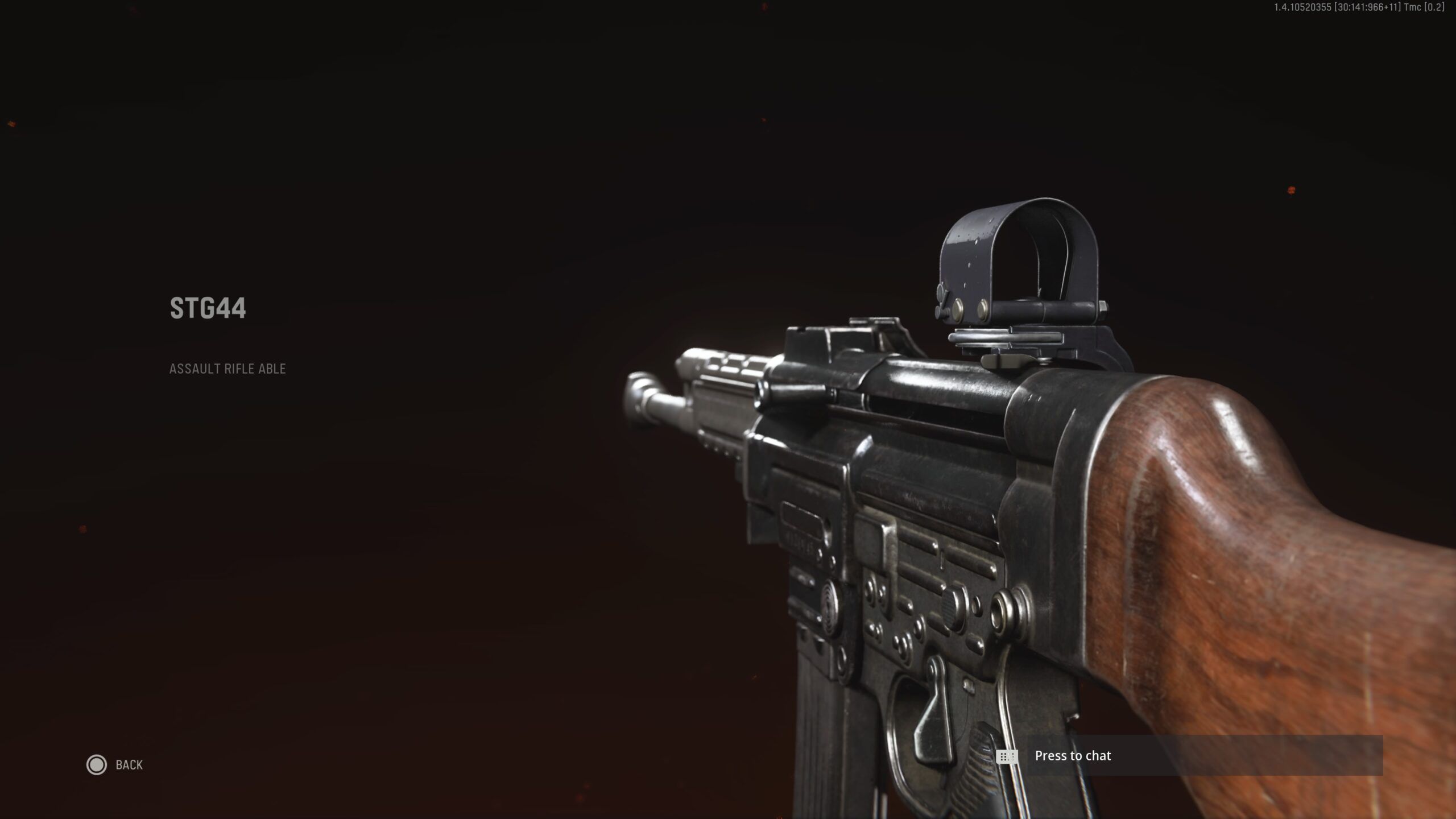
Task: Click the circle Back button icon
Action: (x=97, y=765)
